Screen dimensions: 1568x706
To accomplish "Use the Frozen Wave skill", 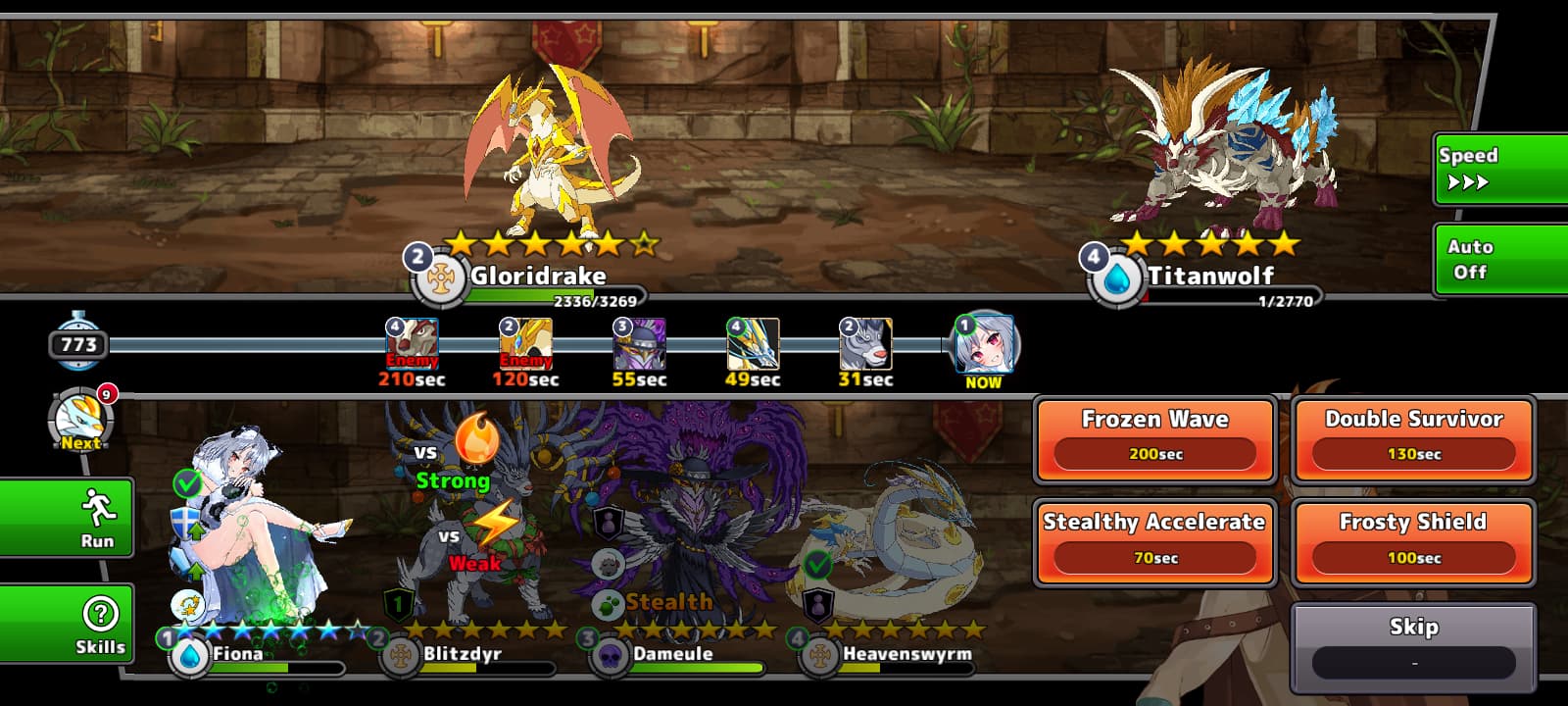I will [x=1155, y=439].
